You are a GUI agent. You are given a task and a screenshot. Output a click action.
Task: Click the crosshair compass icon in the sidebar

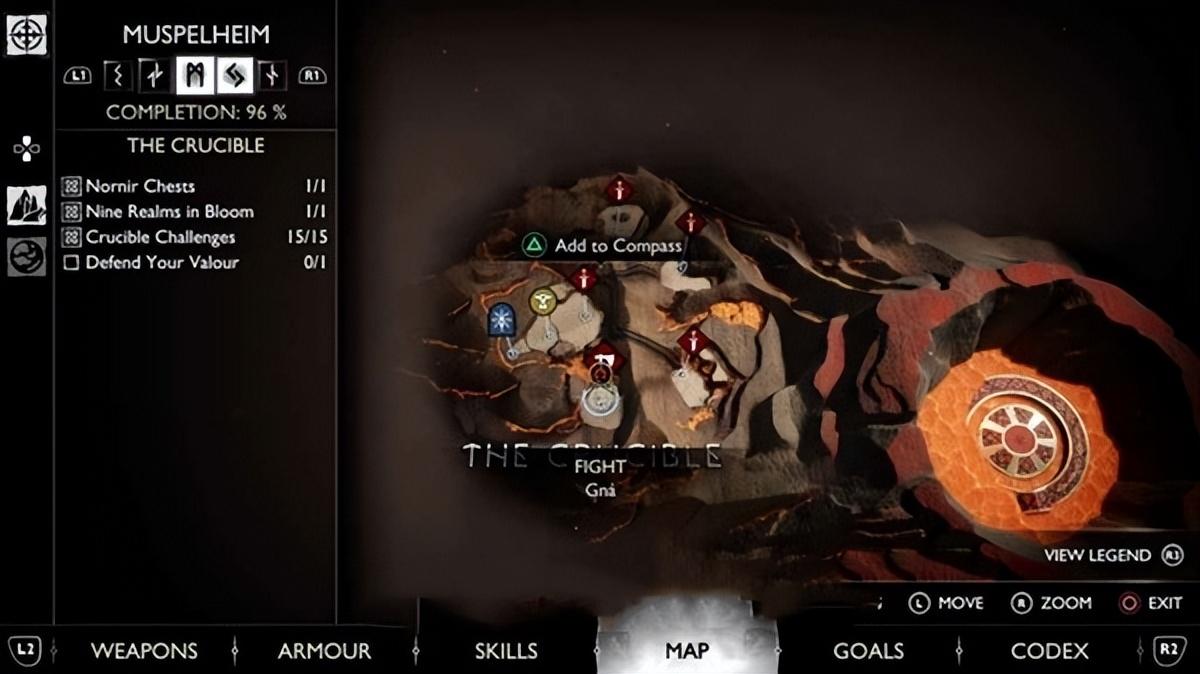point(24,36)
